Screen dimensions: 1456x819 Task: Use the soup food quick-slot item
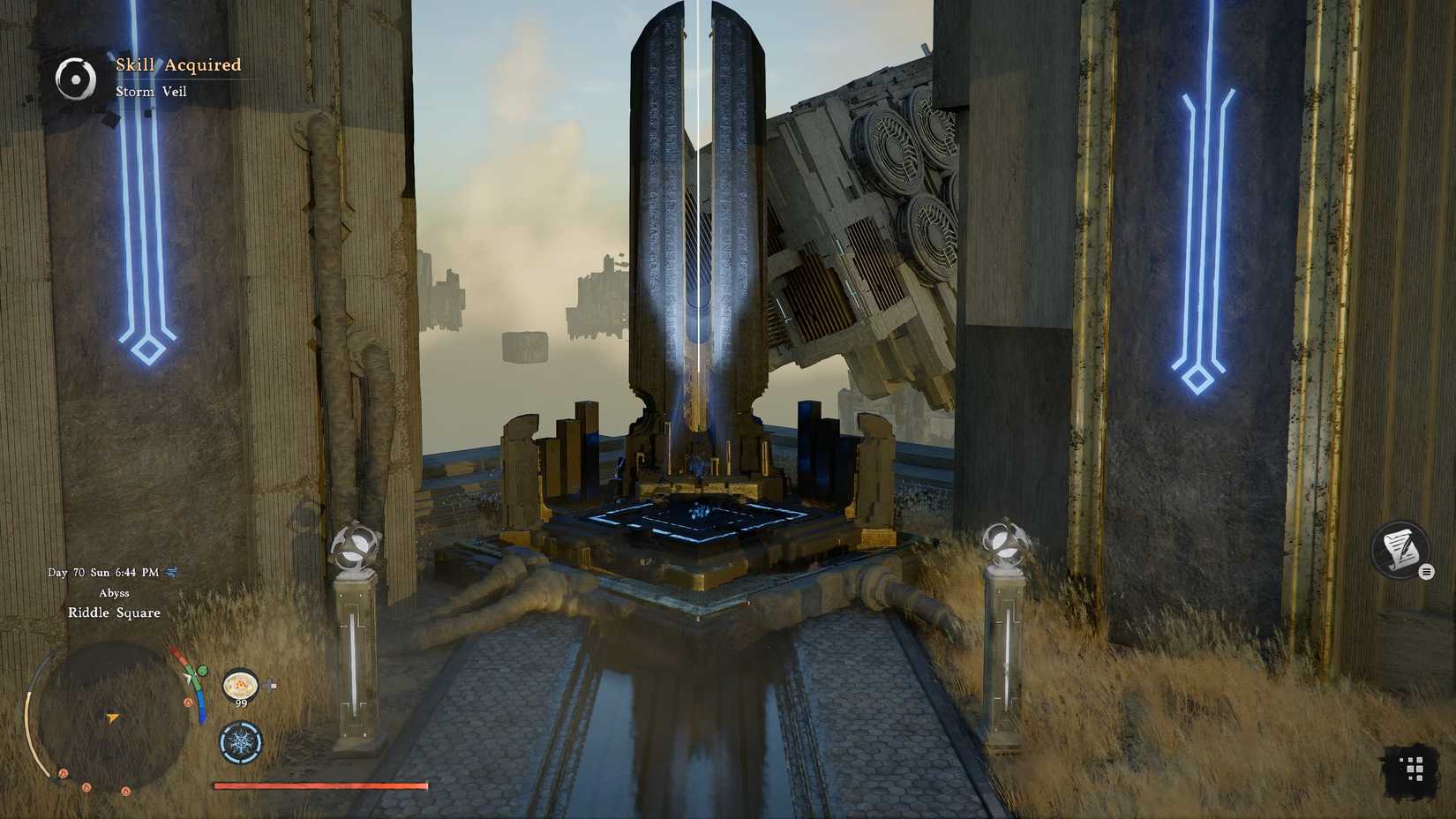pos(240,685)
